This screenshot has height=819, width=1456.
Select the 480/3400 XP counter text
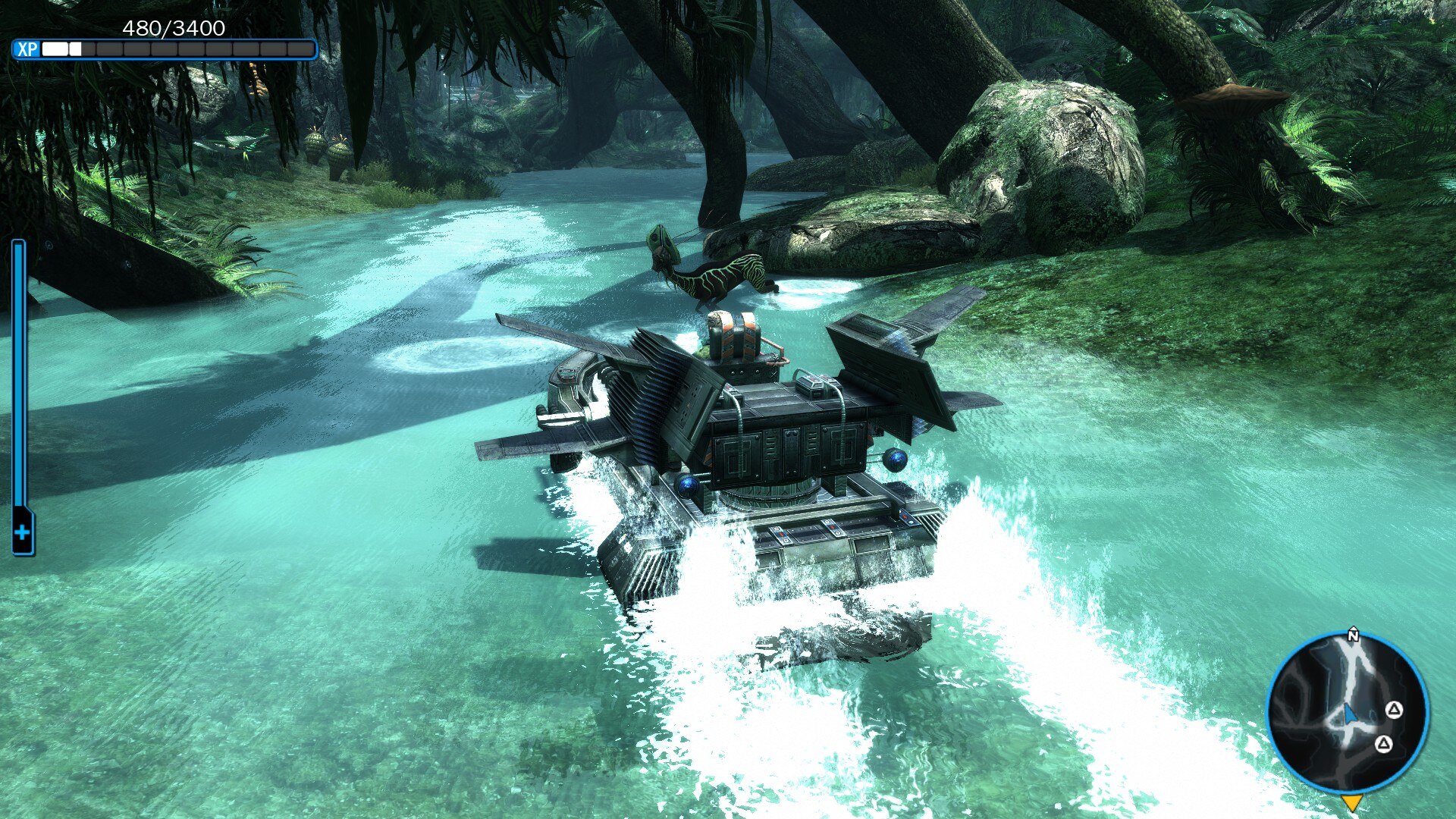coord(174,29)
